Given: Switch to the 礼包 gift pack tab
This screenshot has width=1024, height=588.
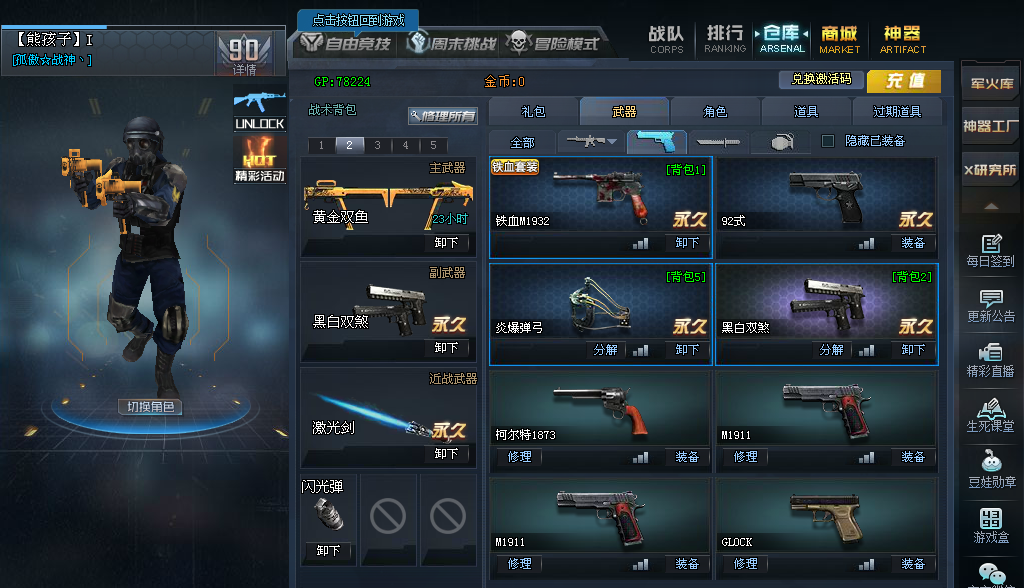Looking at the screenshot, I should tap(533, 112).
